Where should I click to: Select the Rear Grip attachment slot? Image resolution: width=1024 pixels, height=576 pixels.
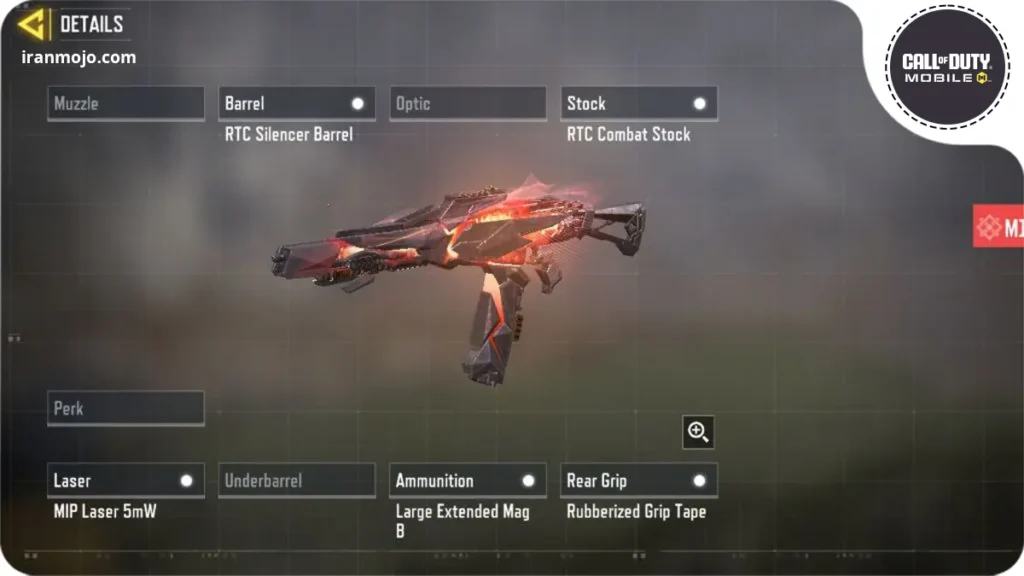(639, 481)
